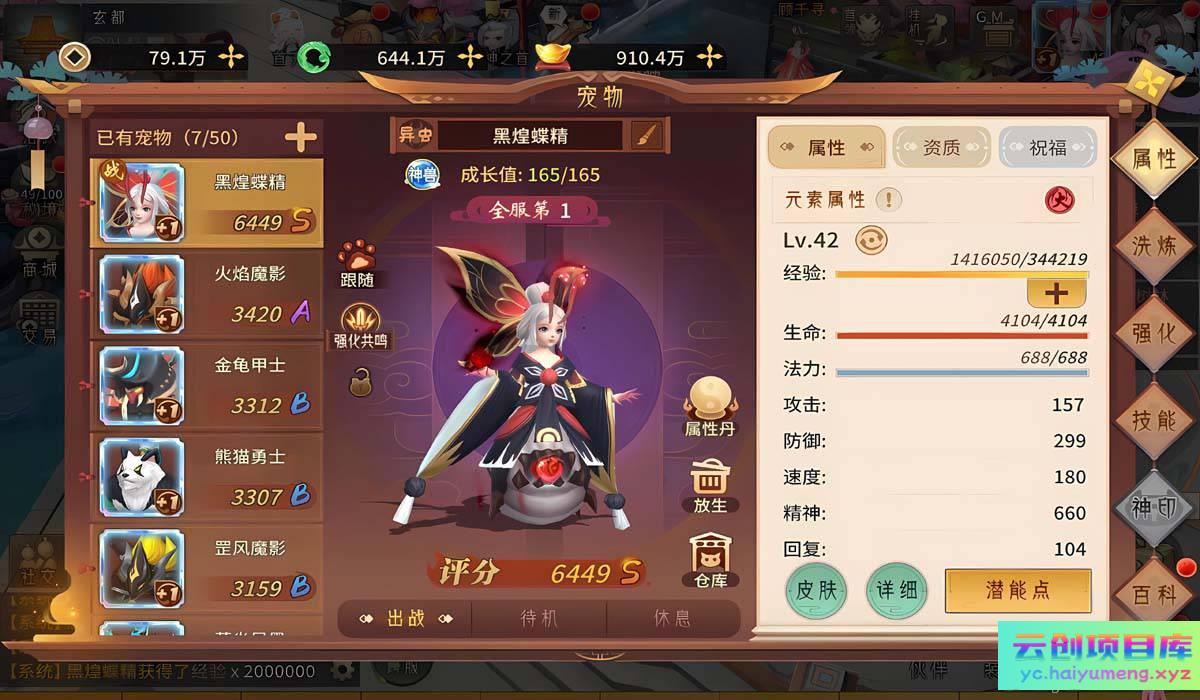
Task: Open 潜能点 potential points
Action: click(1017, 590)
